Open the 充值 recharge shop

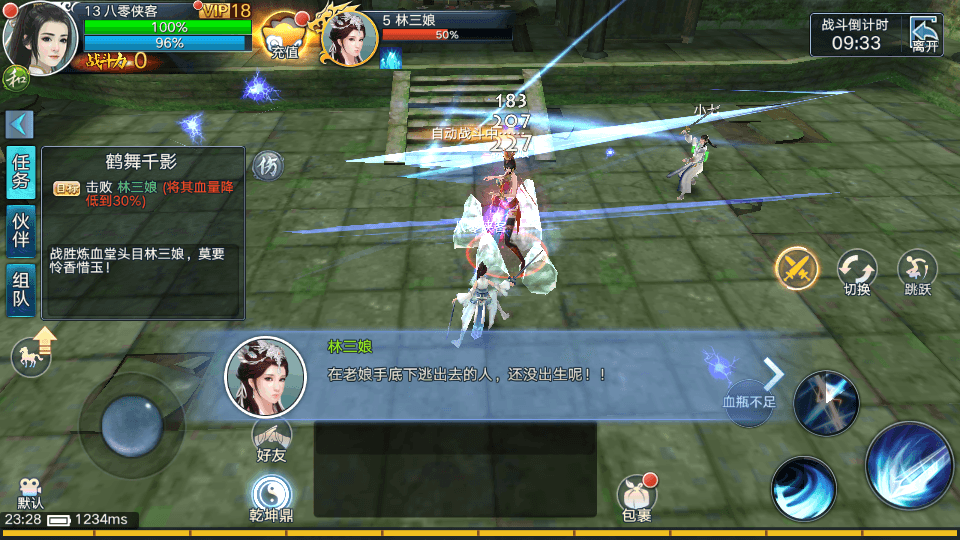284,37
